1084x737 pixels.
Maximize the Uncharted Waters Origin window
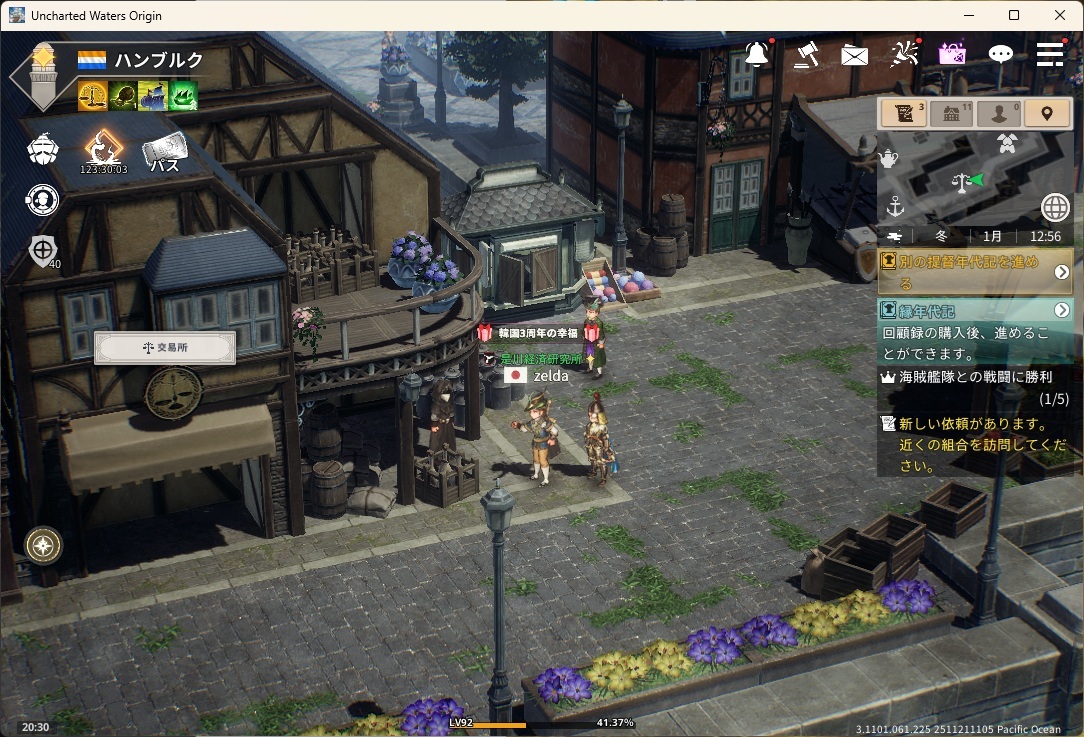point(1014,15)
